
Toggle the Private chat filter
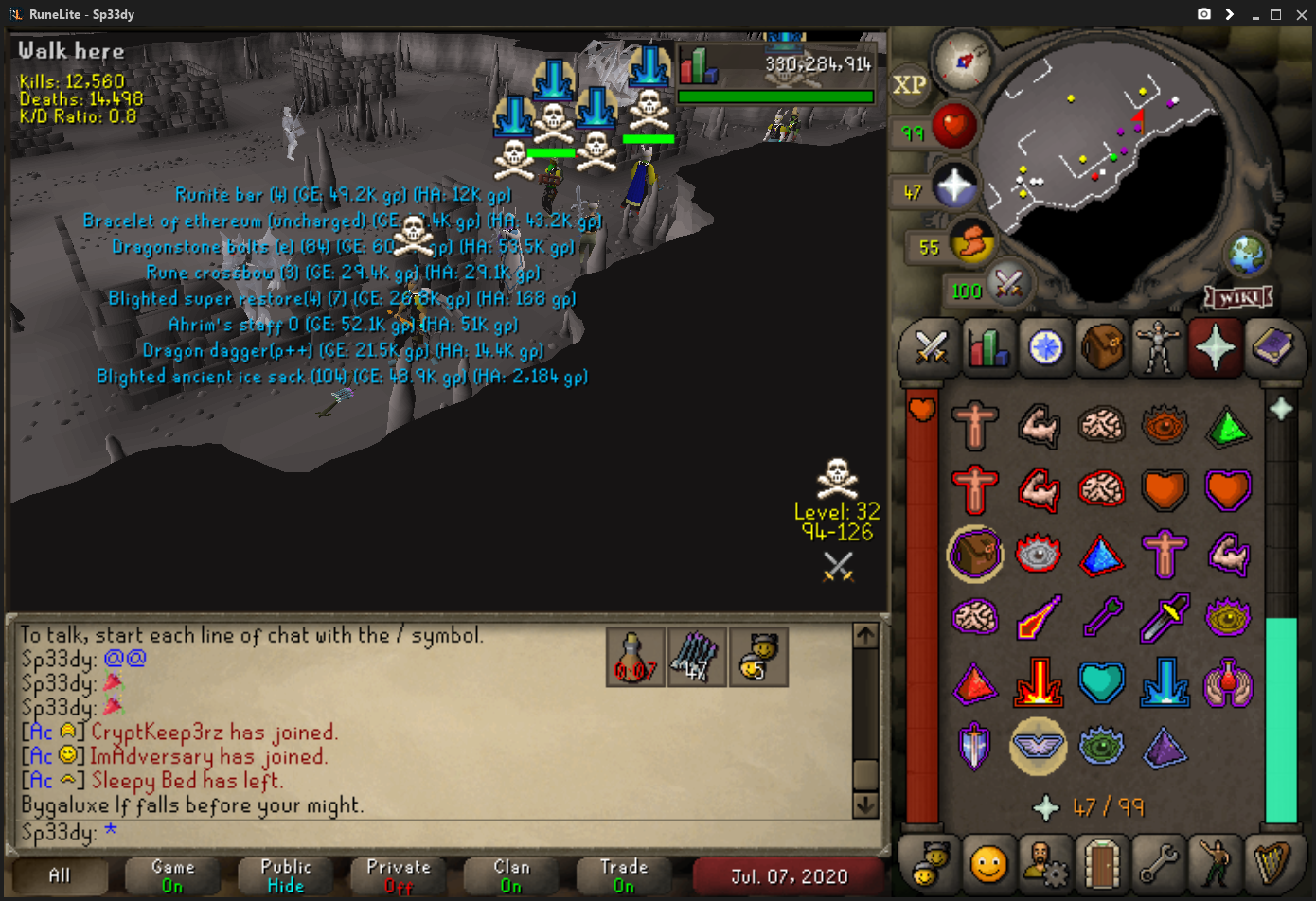399,876
